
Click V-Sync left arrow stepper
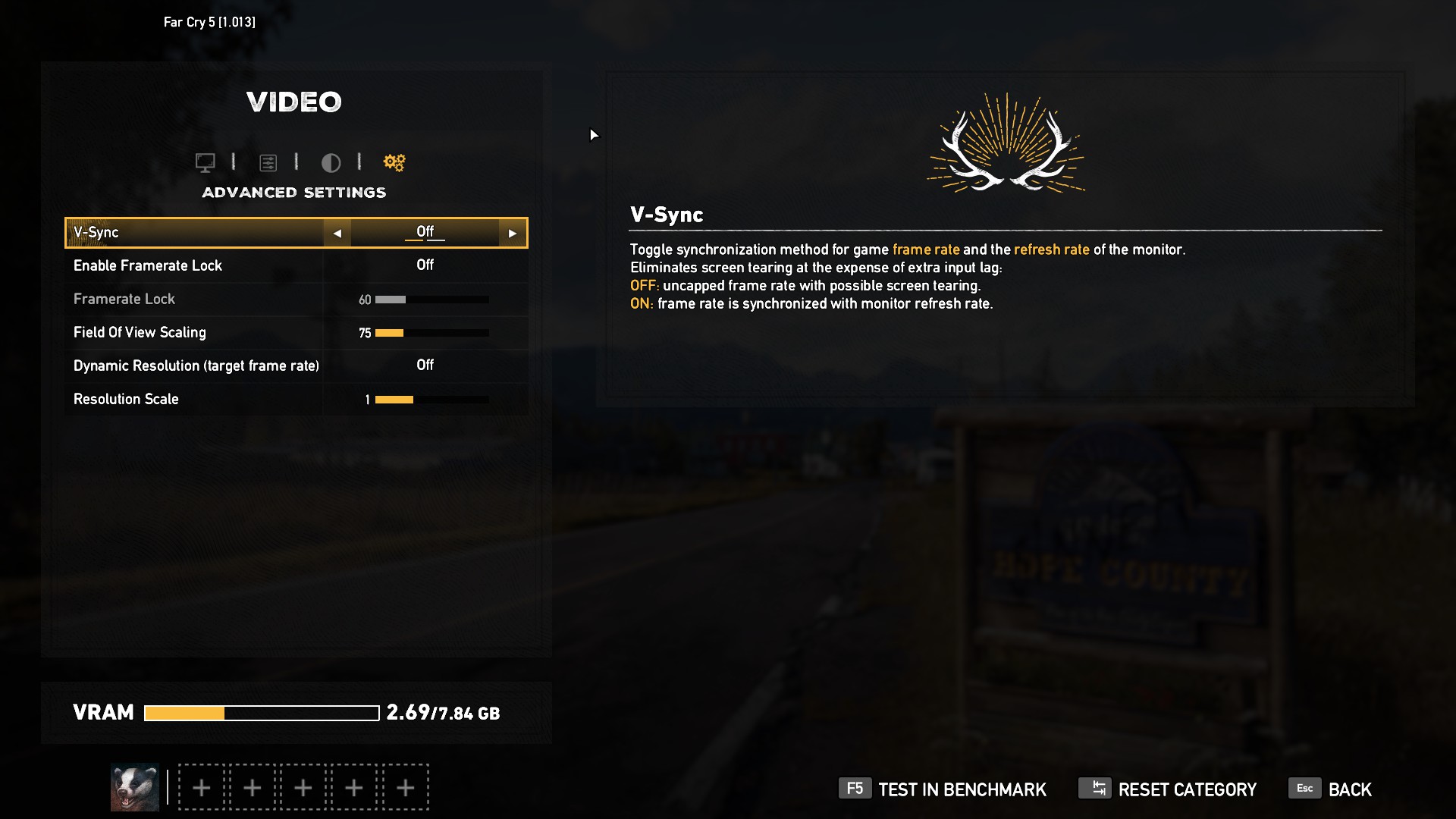tap(337, 234)
